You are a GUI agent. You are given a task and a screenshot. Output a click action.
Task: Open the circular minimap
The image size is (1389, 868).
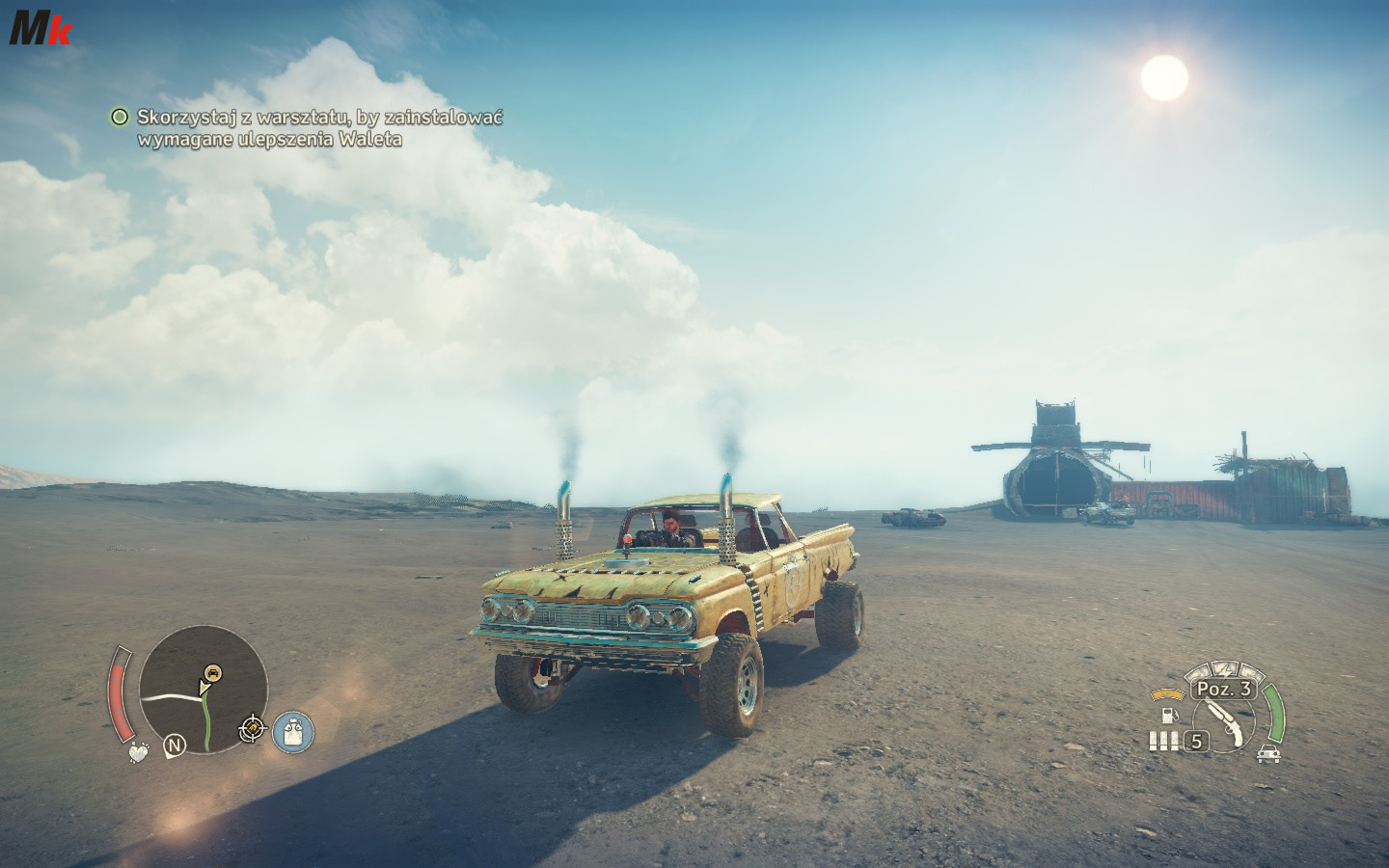[x=203, y=691]
